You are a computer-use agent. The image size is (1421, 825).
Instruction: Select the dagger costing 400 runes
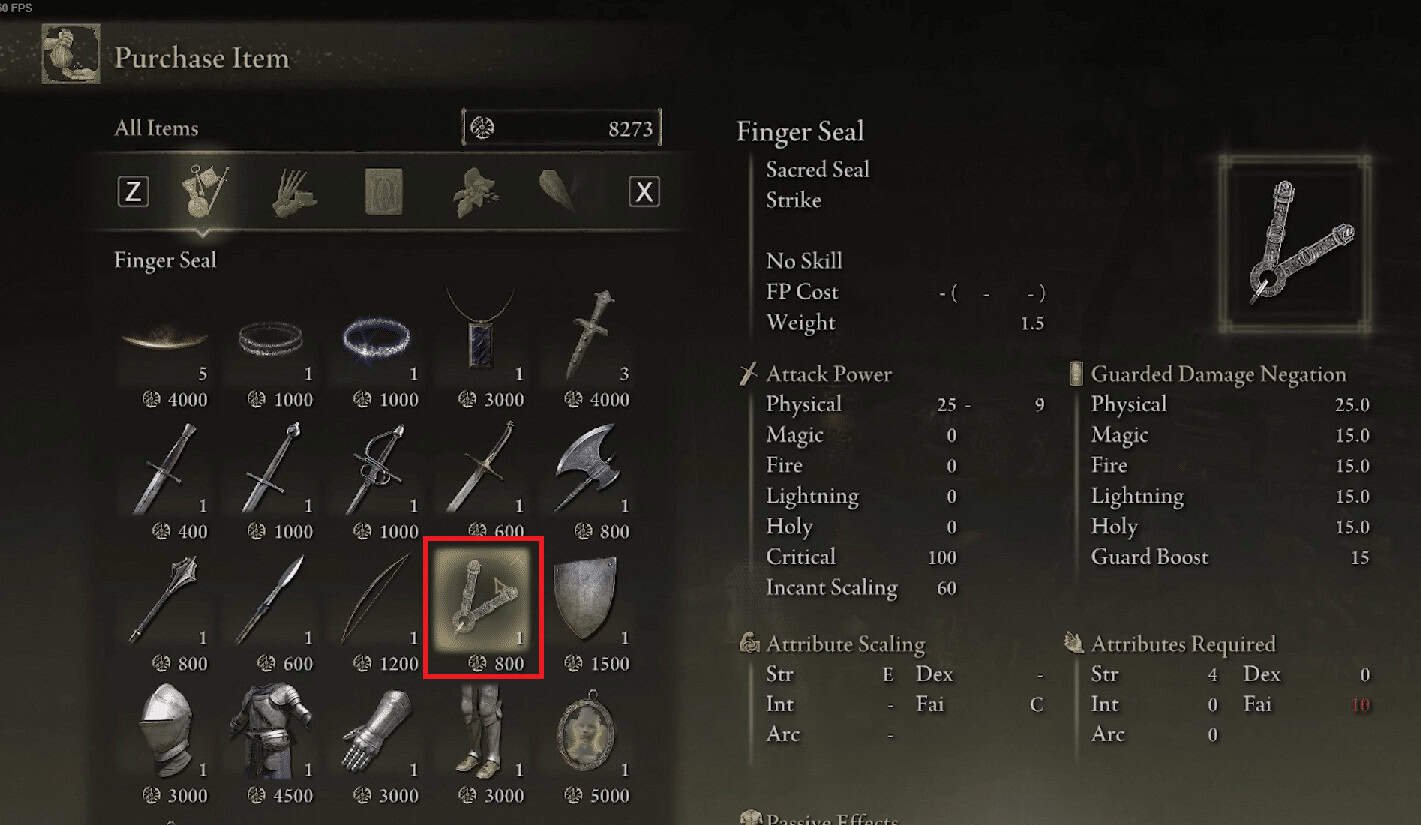(165, 470)
